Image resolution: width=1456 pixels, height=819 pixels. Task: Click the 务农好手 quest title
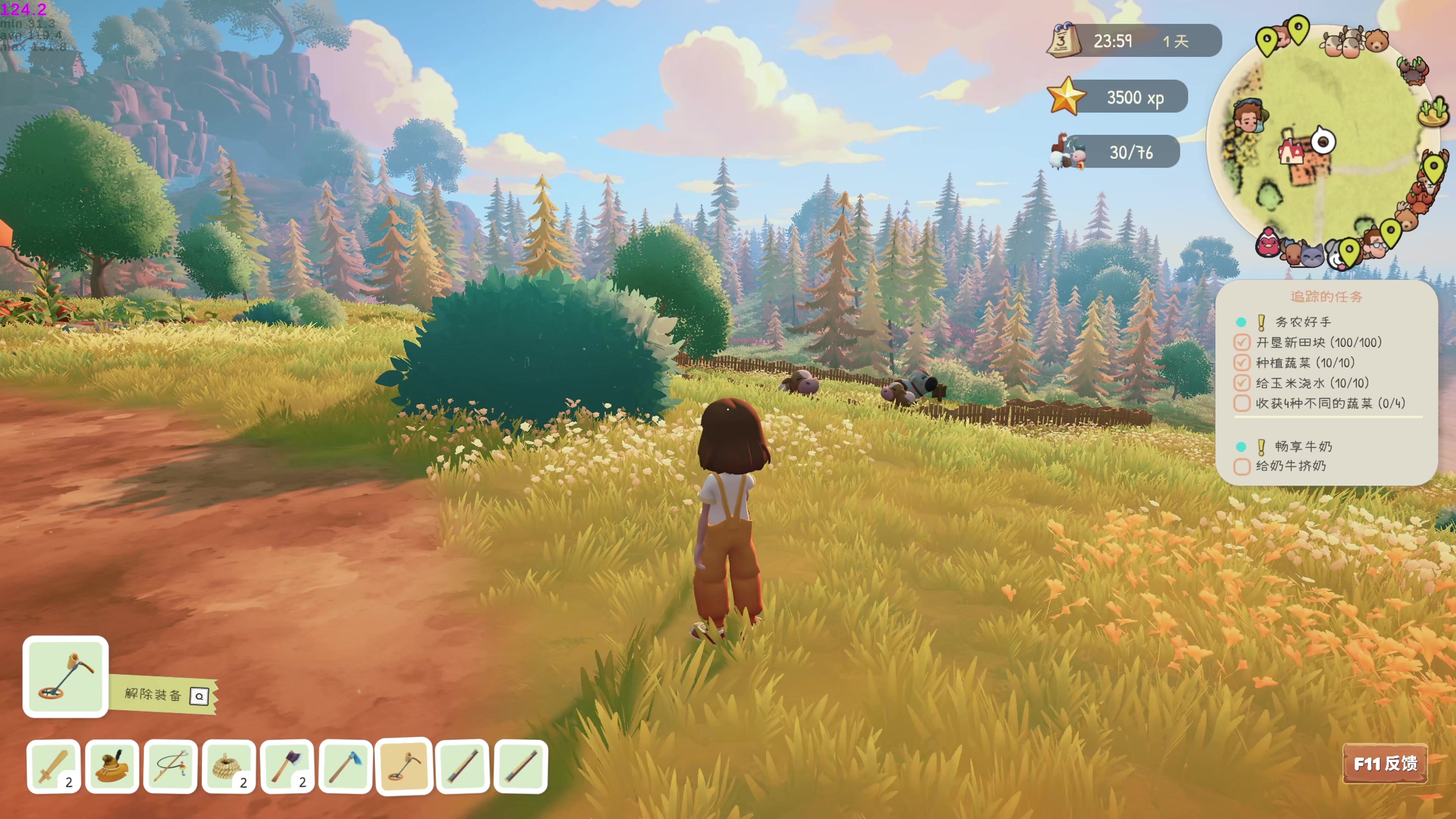pos(1303,322)
